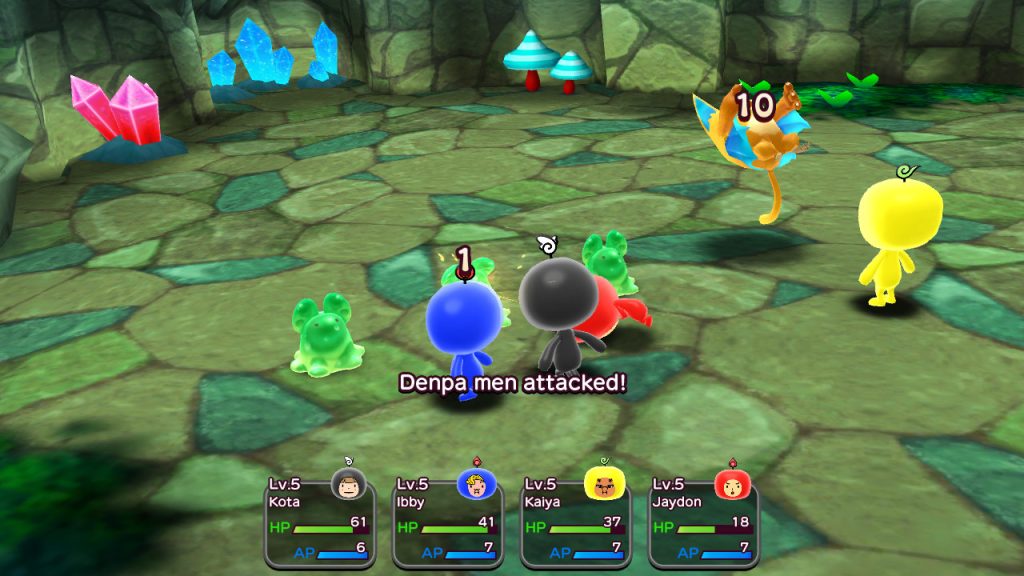Image resolution: width=1024 pixels, height=576 pixels.
Task: Click Jaydon's party status panel
Action: 703,520
